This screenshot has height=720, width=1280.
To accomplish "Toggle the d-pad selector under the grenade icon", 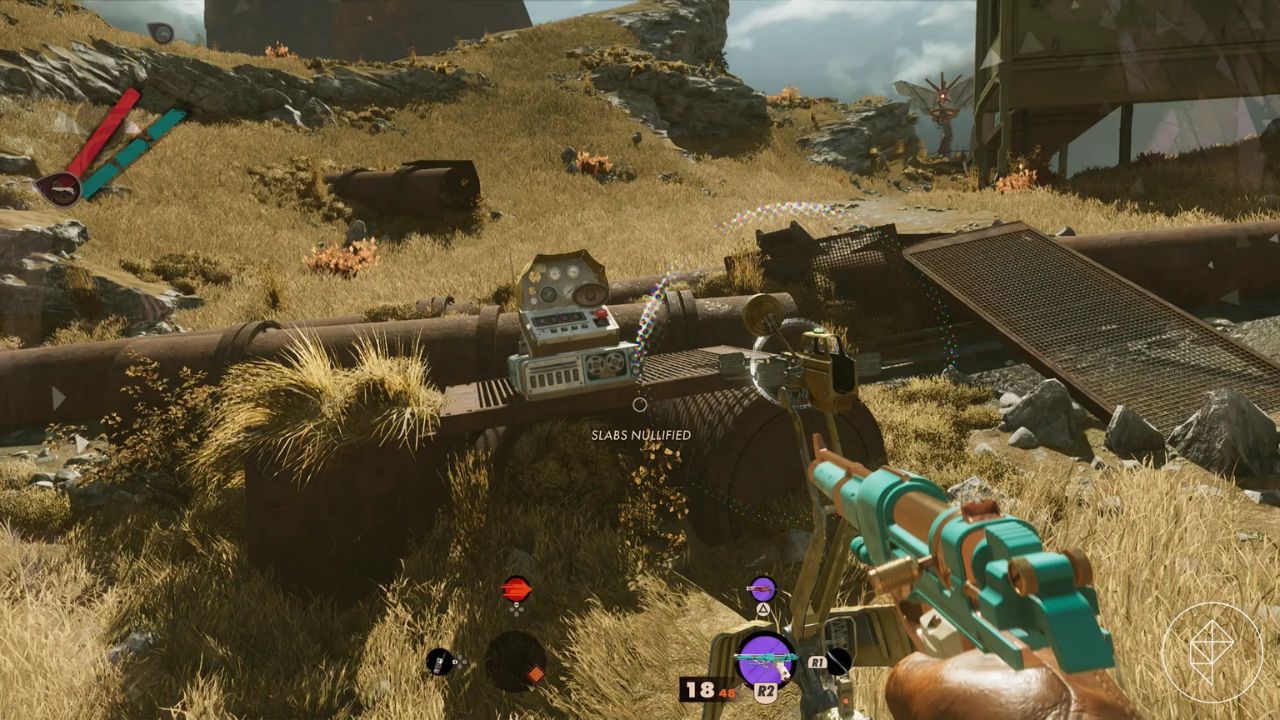I will tap(516, 609).
